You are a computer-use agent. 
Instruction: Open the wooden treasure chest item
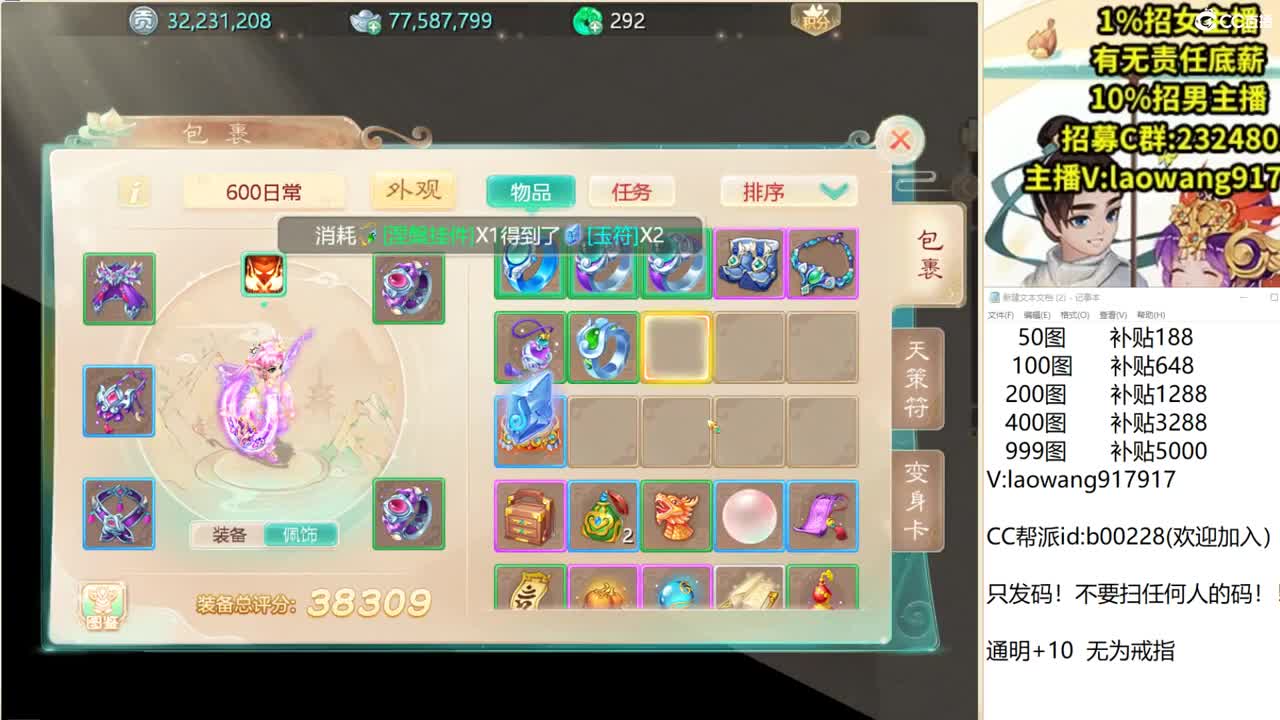coord(528,515)
